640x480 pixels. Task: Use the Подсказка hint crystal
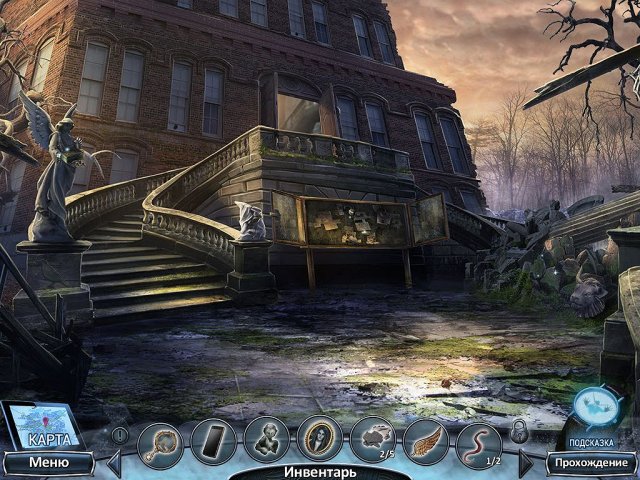(596, 408)
